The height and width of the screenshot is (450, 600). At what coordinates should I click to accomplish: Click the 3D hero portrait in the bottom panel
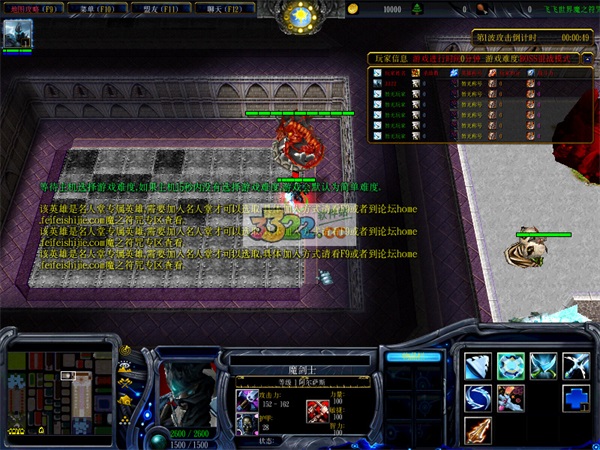click(187, 381)
